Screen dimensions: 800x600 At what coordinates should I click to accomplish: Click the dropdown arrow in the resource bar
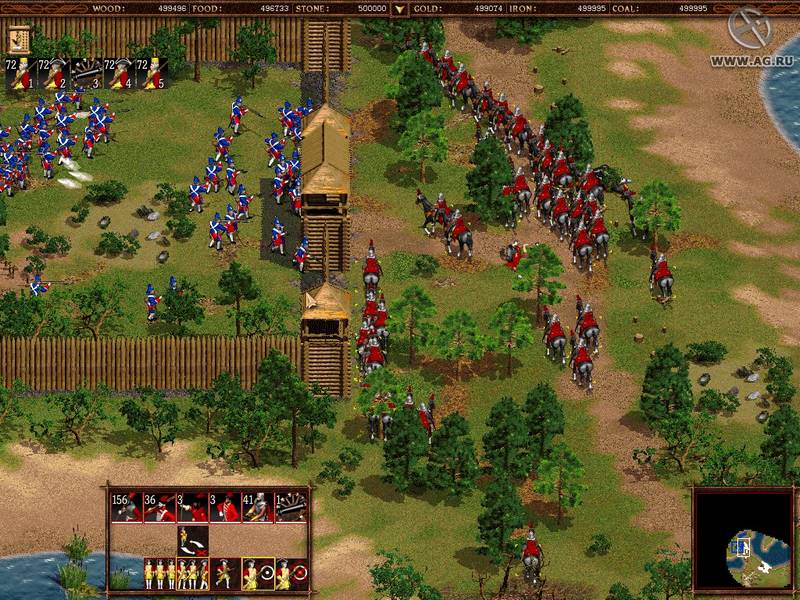400,9
